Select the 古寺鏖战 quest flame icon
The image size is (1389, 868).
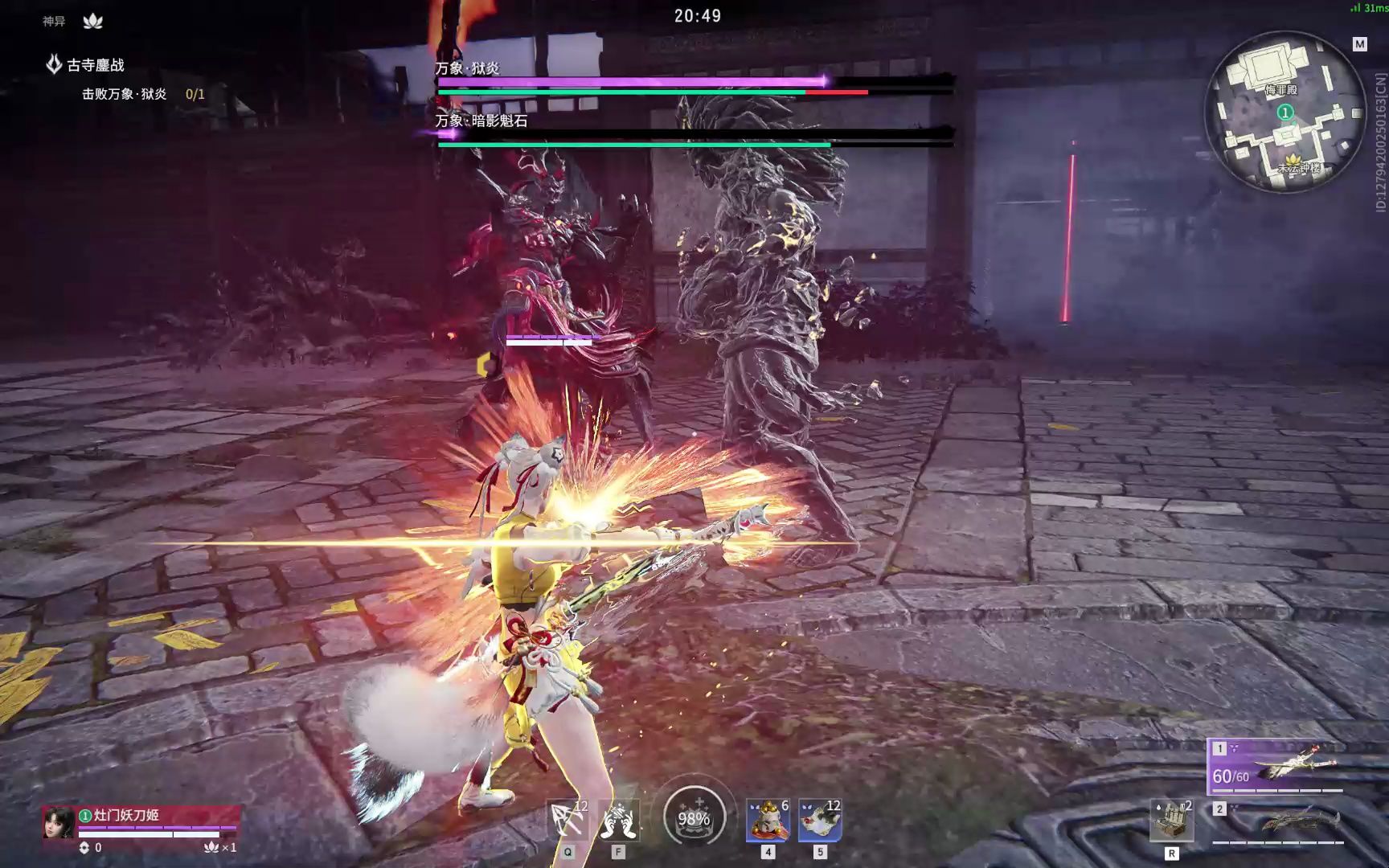pos(53,62)
